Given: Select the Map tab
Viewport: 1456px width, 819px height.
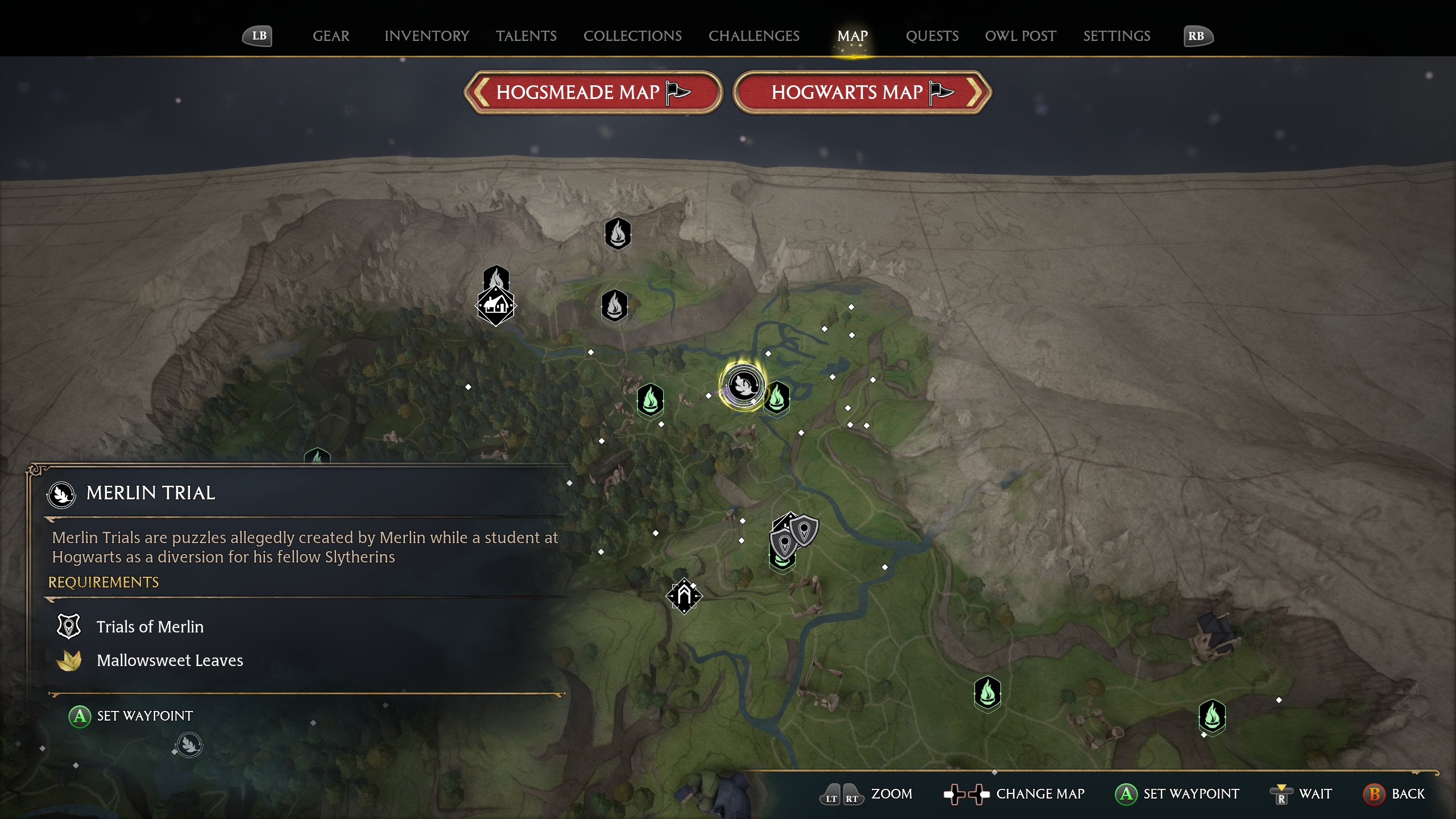Looking at the screenshot, I should click(x=852, y=36).
